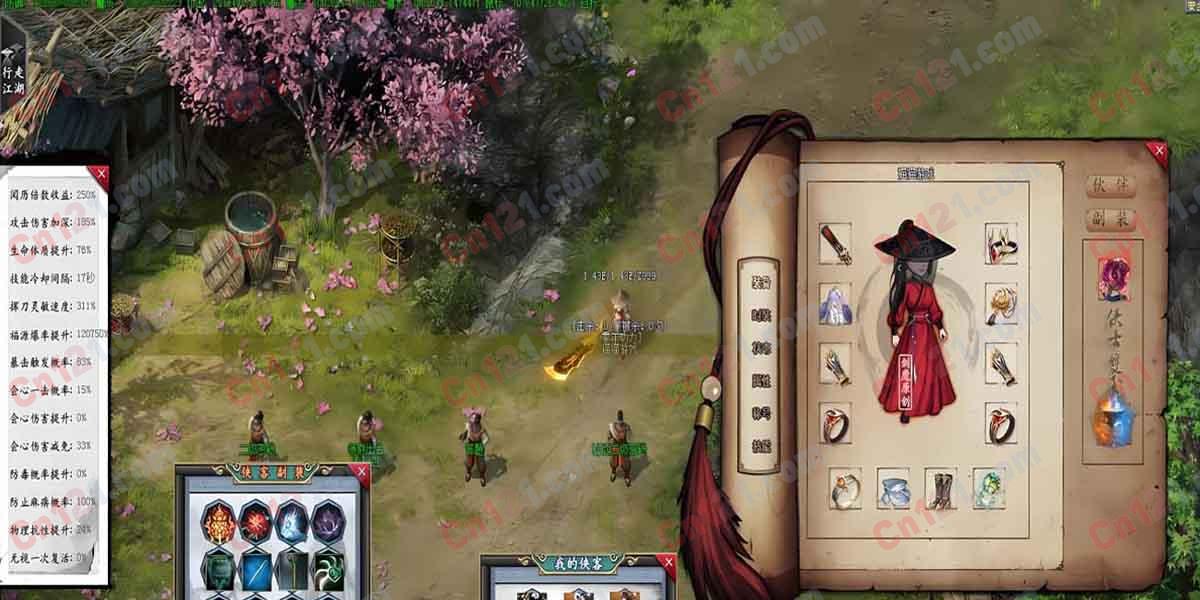Click the fire and ice orb icon
Viewport: 1200px width, 600px height.
pyautogui.click(x=1114, y=418)
